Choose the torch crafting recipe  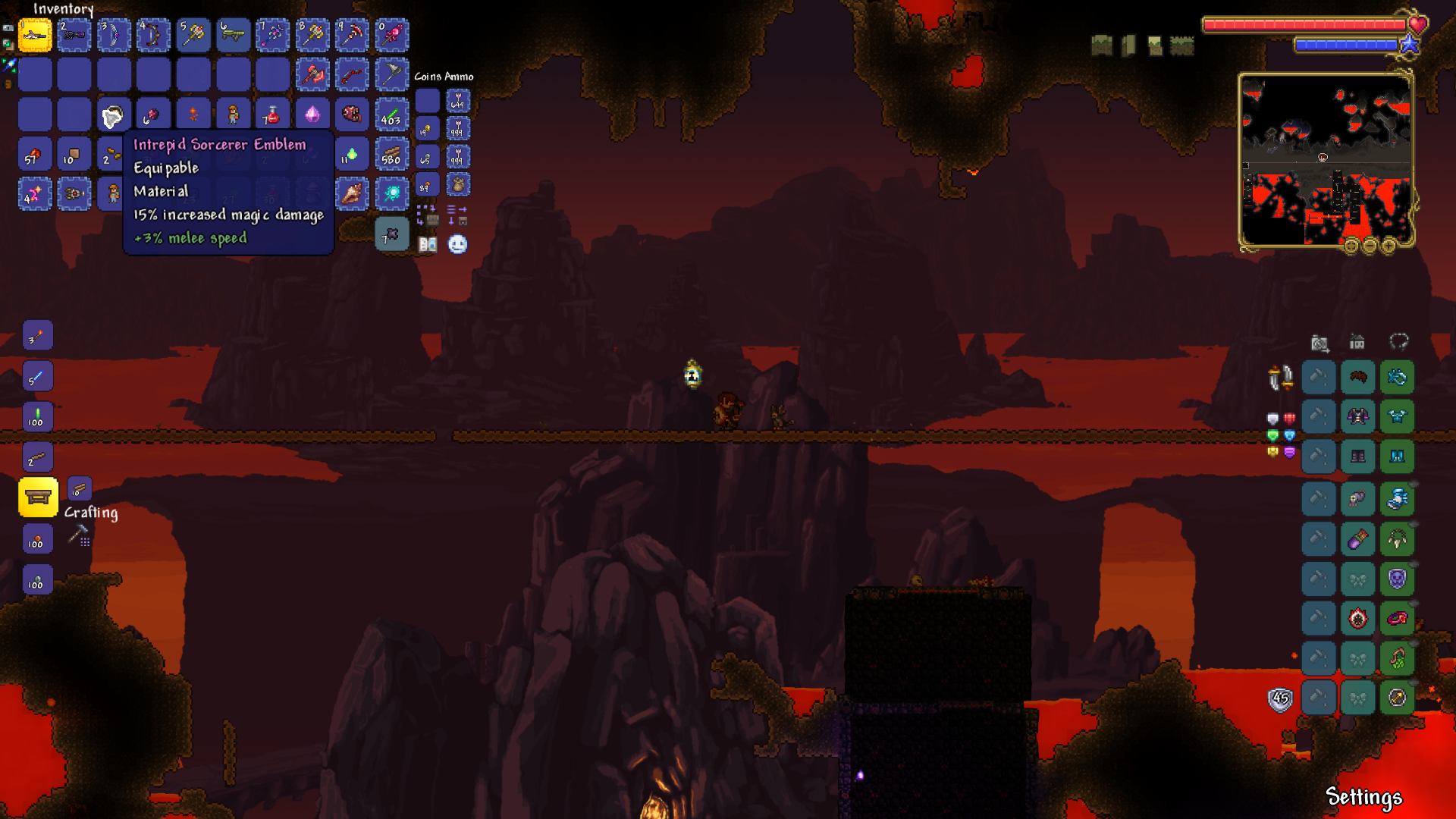pyautogui.click(x=37, y=336)
